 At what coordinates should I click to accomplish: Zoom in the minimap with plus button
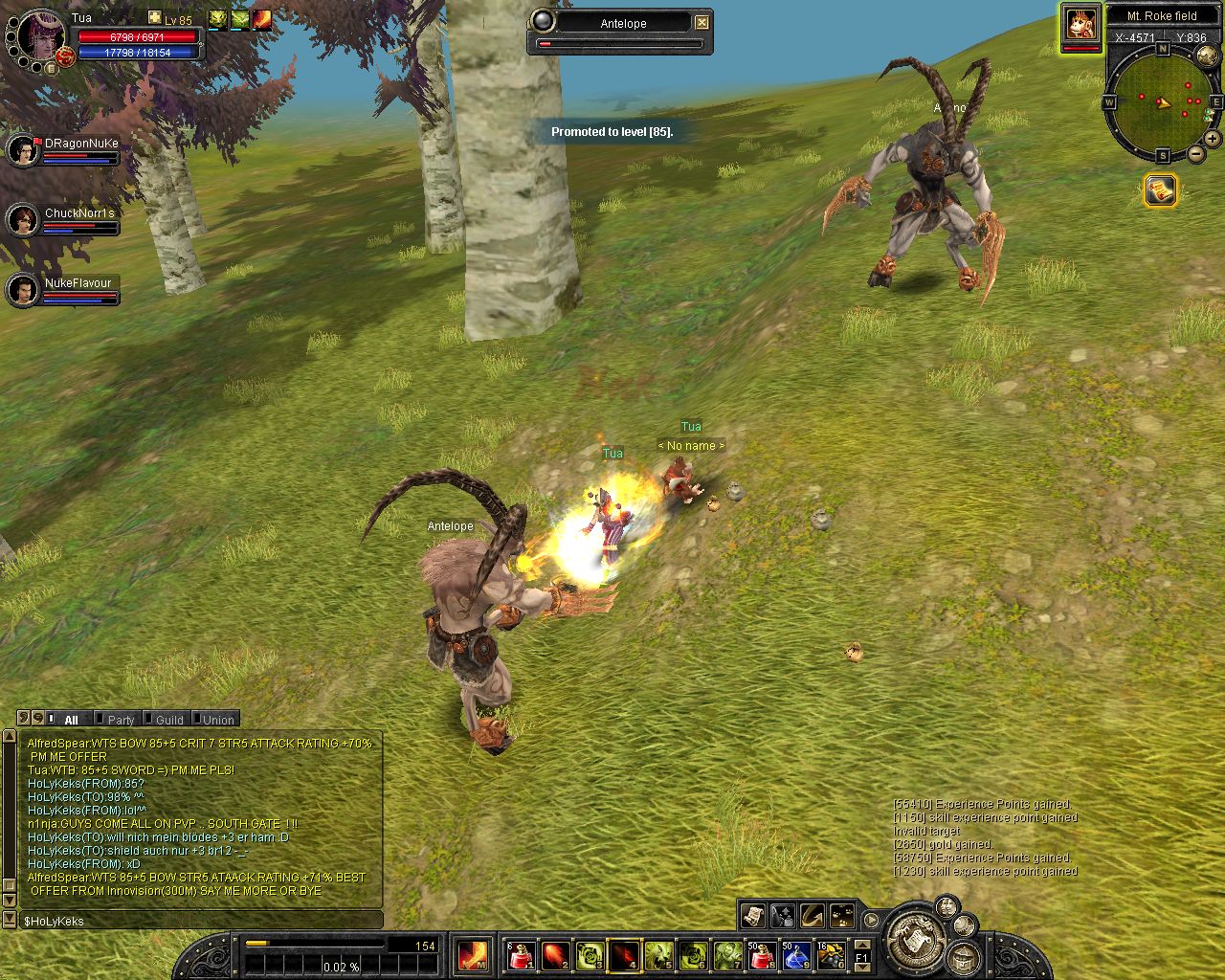tap(1213, 139)
